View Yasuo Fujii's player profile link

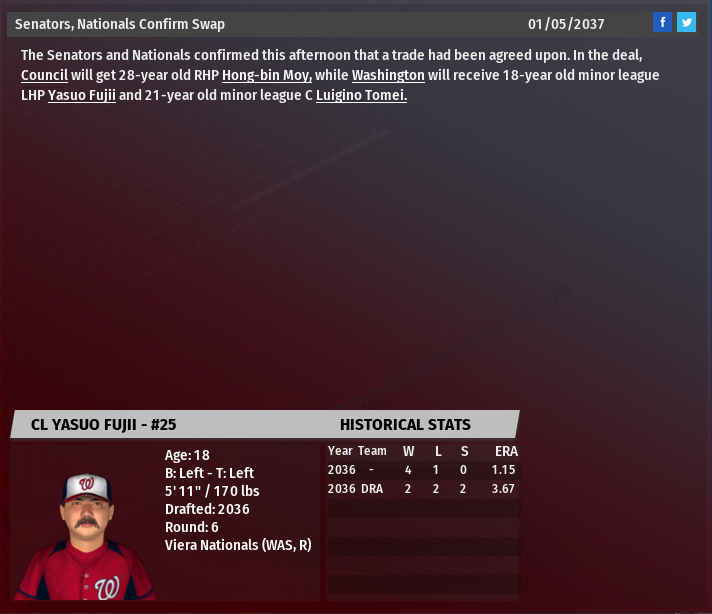[x=81, y=96]
